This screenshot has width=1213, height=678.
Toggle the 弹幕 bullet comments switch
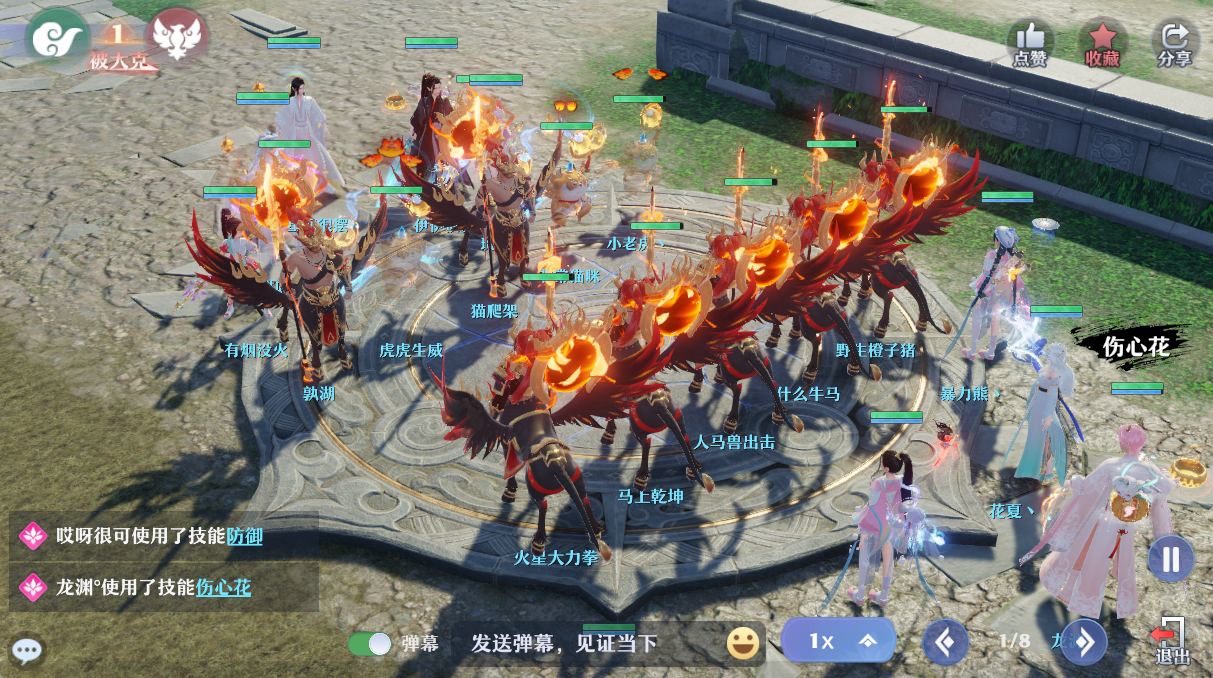[369, 643]
